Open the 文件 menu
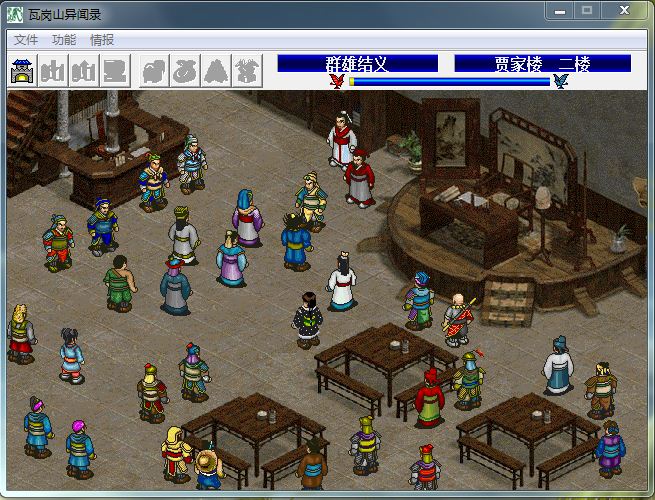The height and width of the screenshot is (500, 655). pos(25,40)
